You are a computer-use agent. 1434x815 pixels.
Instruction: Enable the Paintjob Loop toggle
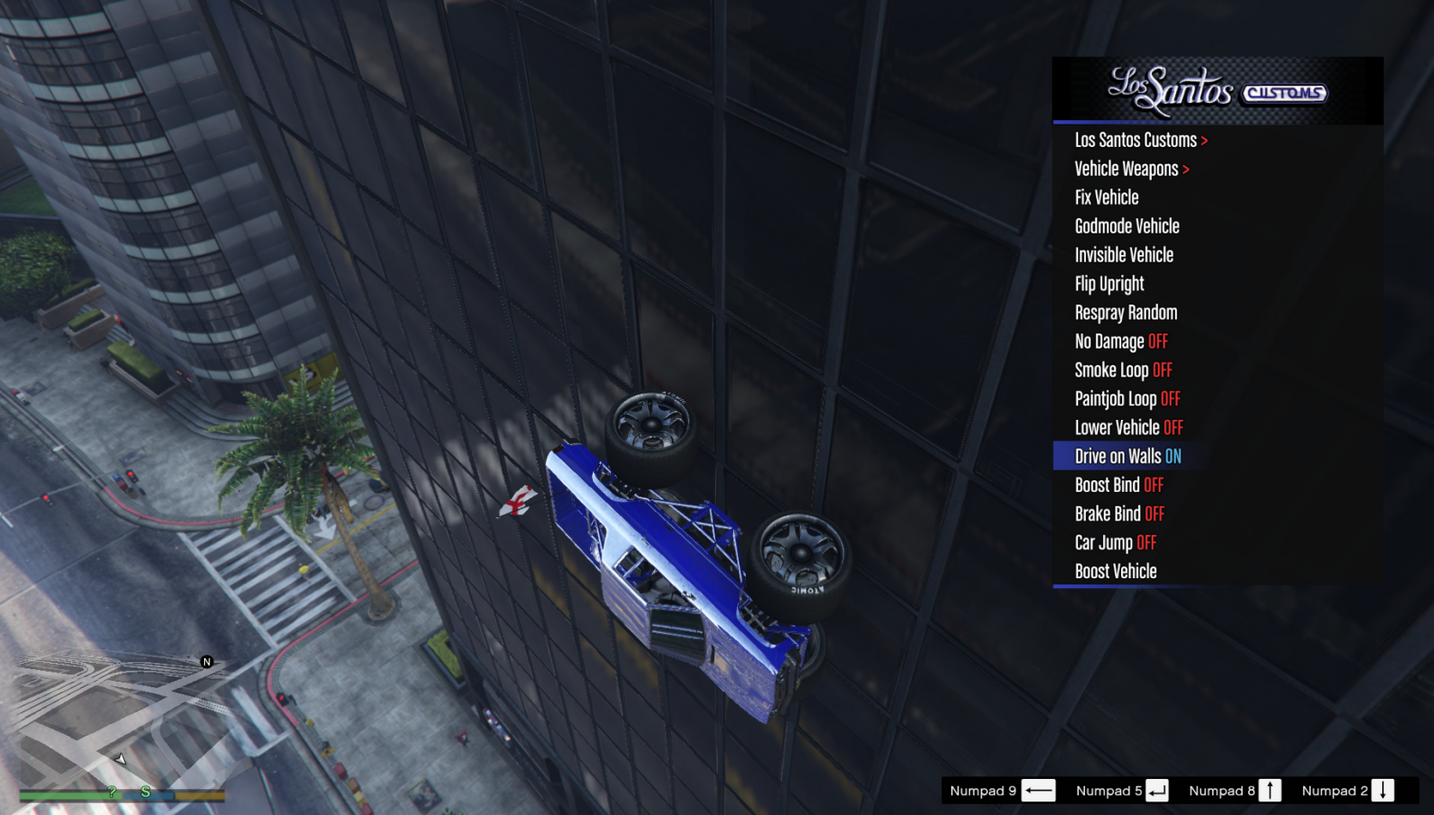[1127, 399]
